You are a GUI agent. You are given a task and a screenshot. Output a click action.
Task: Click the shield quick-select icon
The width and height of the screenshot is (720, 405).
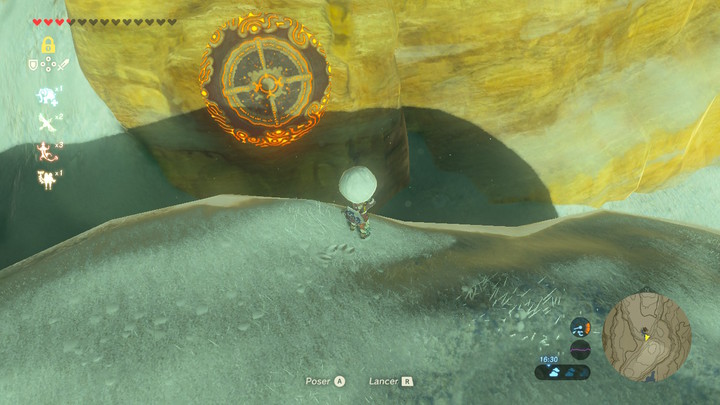[33, 66]
